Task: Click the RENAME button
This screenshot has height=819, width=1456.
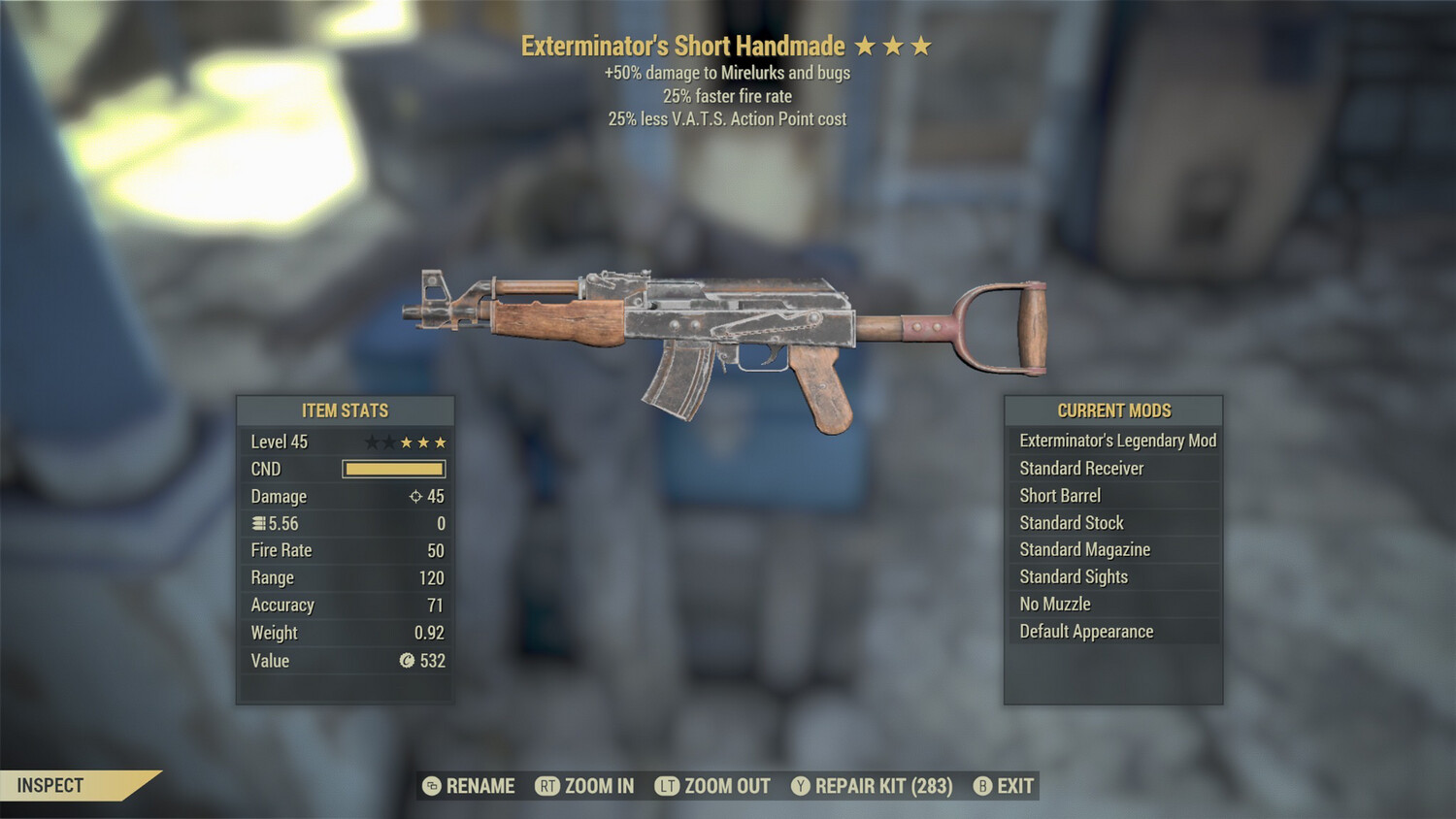Action: (x=480, y=786)
